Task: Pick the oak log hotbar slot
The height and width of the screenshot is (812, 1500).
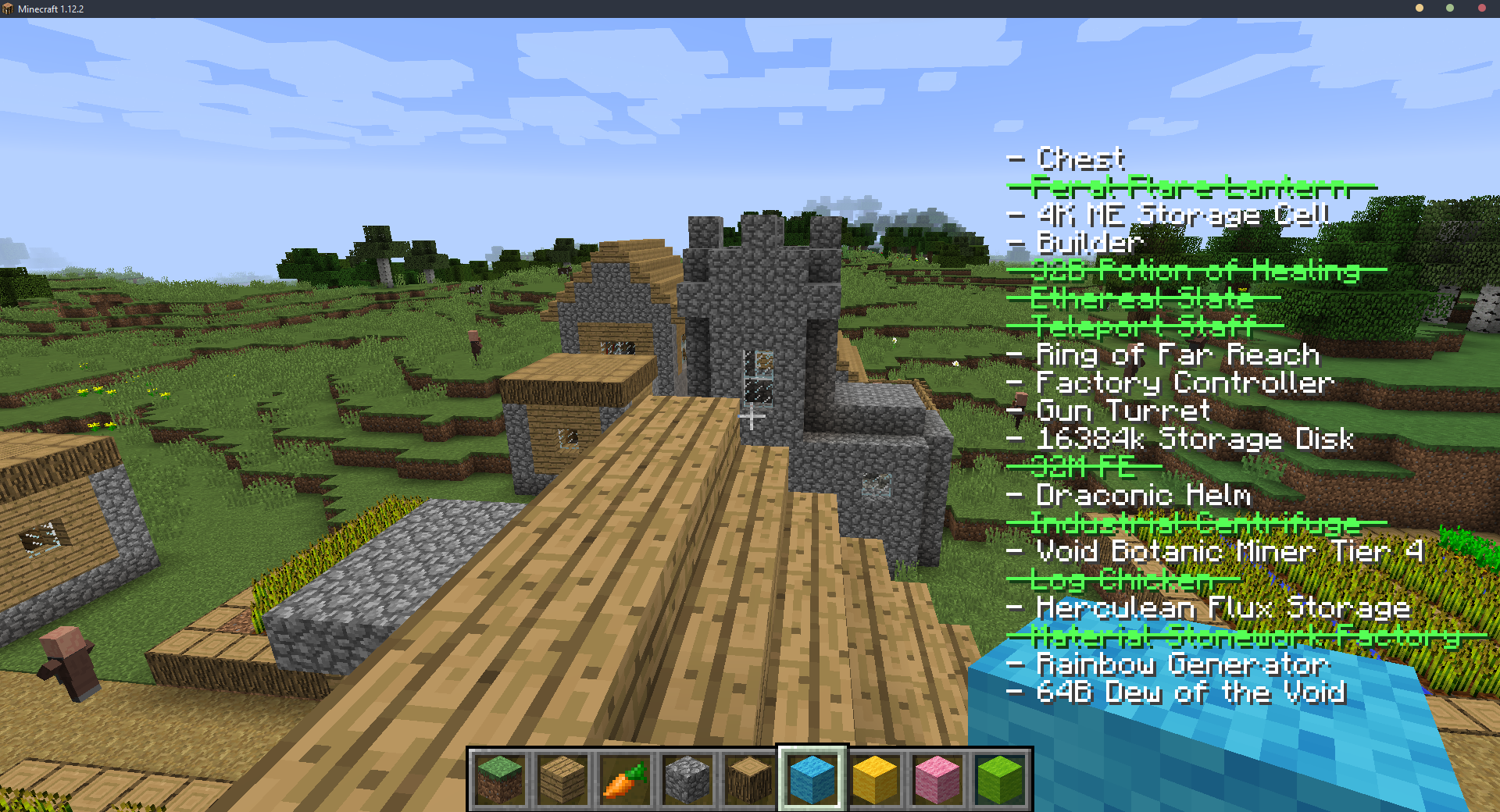Action: click(x=750, y=778)
